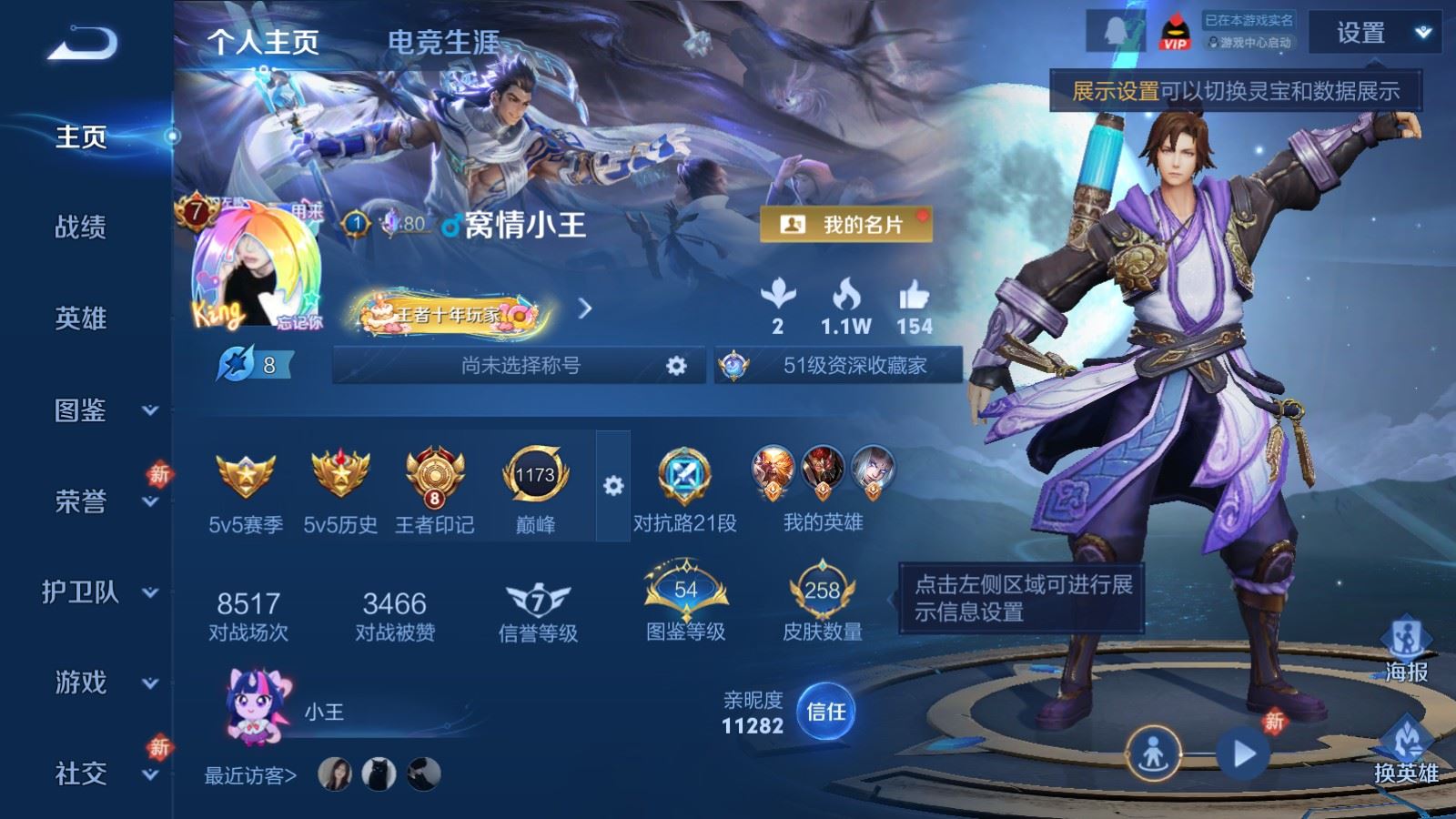The width and height of the screenshot is (1456, 819).
Task: View the 51级资深收藏家 collector badge
Action: pyautogui.click(x=838, y=366)
